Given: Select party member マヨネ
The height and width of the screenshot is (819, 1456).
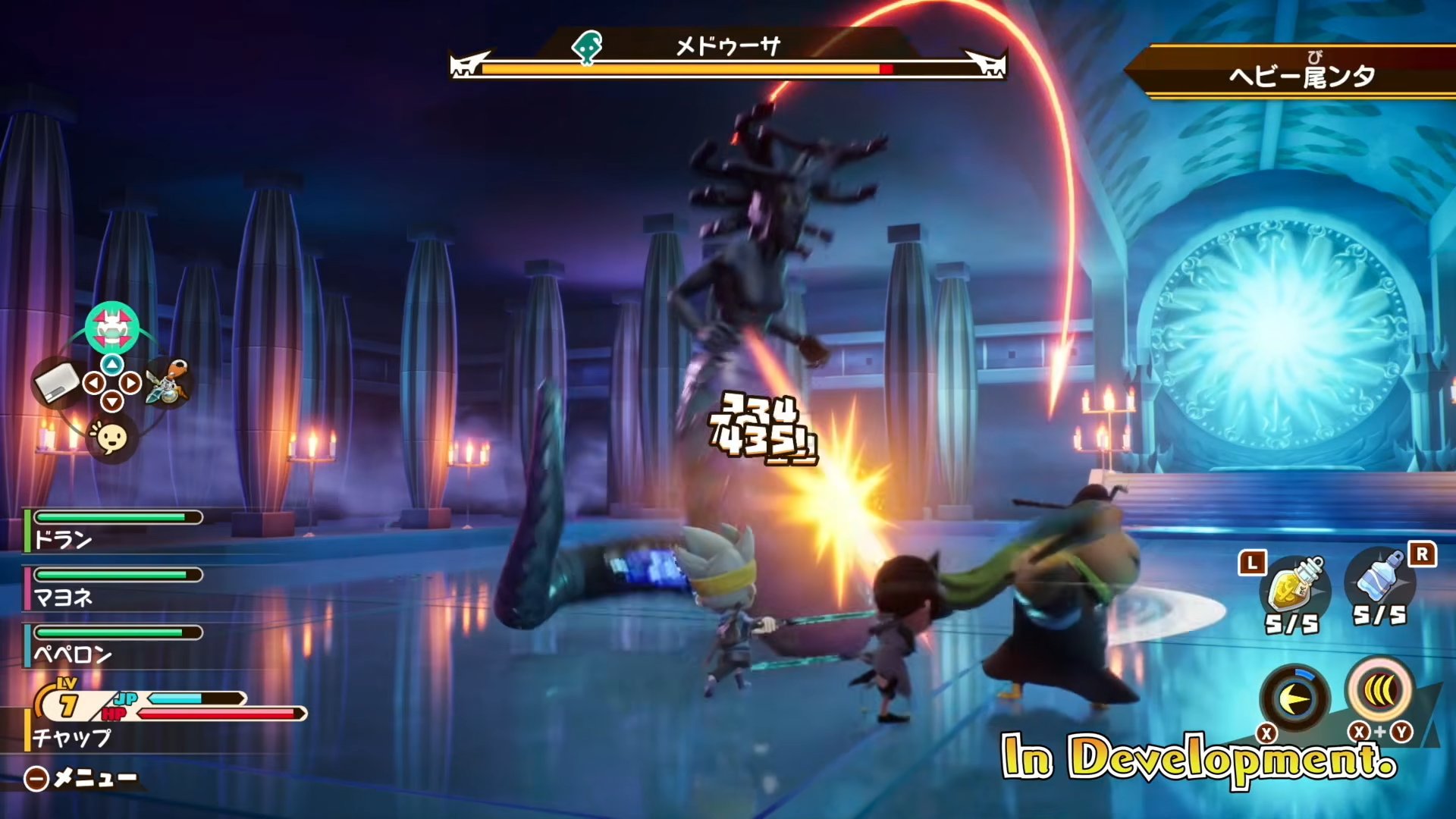Looking at the screenshot, I should point(64,597).
